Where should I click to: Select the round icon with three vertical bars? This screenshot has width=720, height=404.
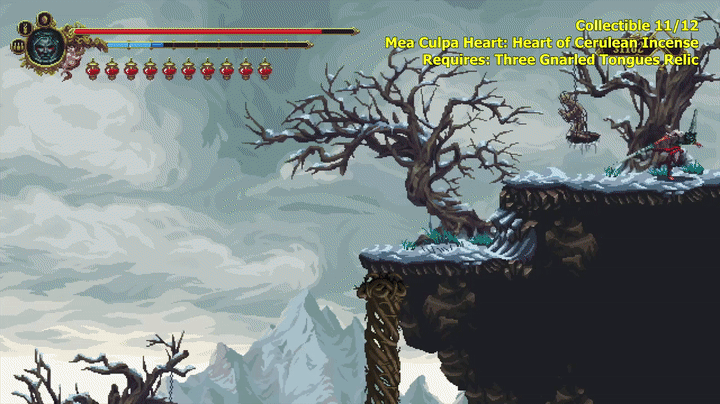pos(18,46)
